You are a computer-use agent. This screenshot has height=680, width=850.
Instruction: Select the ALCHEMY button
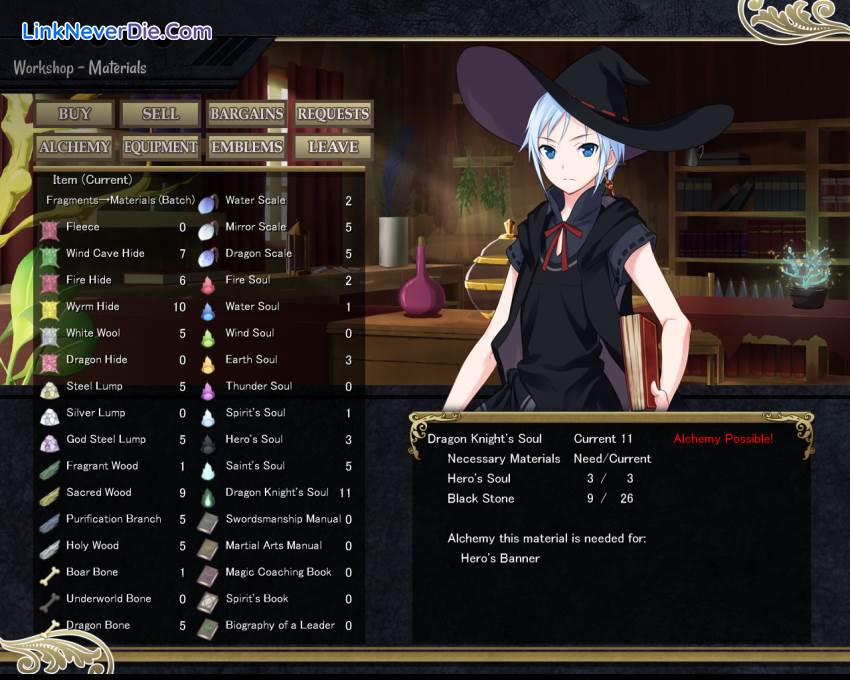(x=74, y=147)
